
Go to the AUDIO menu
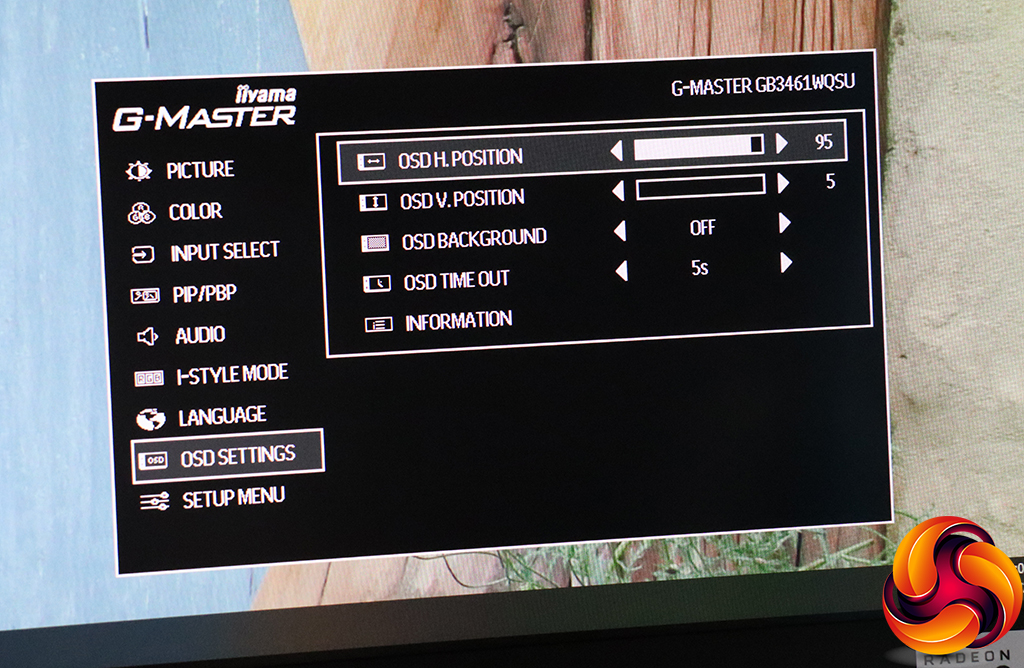coord(199,335)
